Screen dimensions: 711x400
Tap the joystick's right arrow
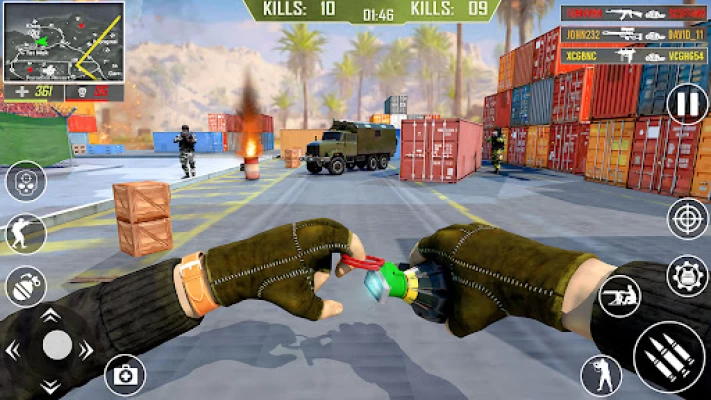point(87,350)
